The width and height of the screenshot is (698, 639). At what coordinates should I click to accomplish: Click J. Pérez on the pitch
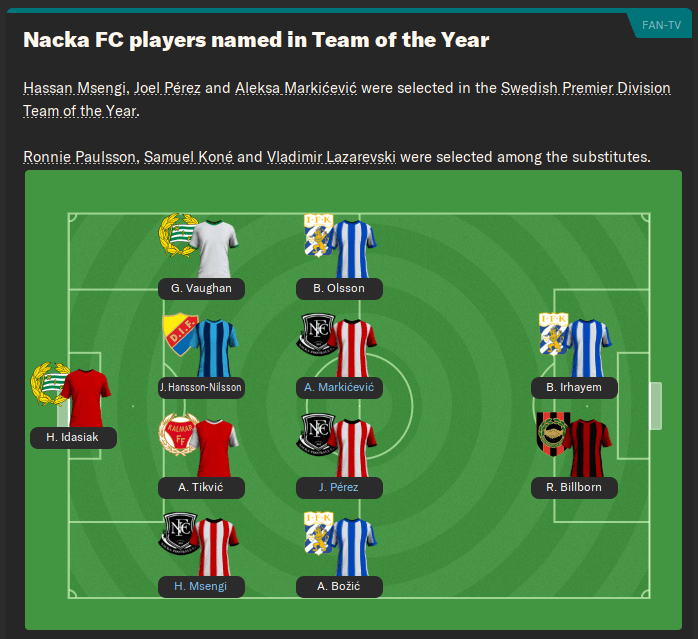pyautogui.click(x=339, y=487)
